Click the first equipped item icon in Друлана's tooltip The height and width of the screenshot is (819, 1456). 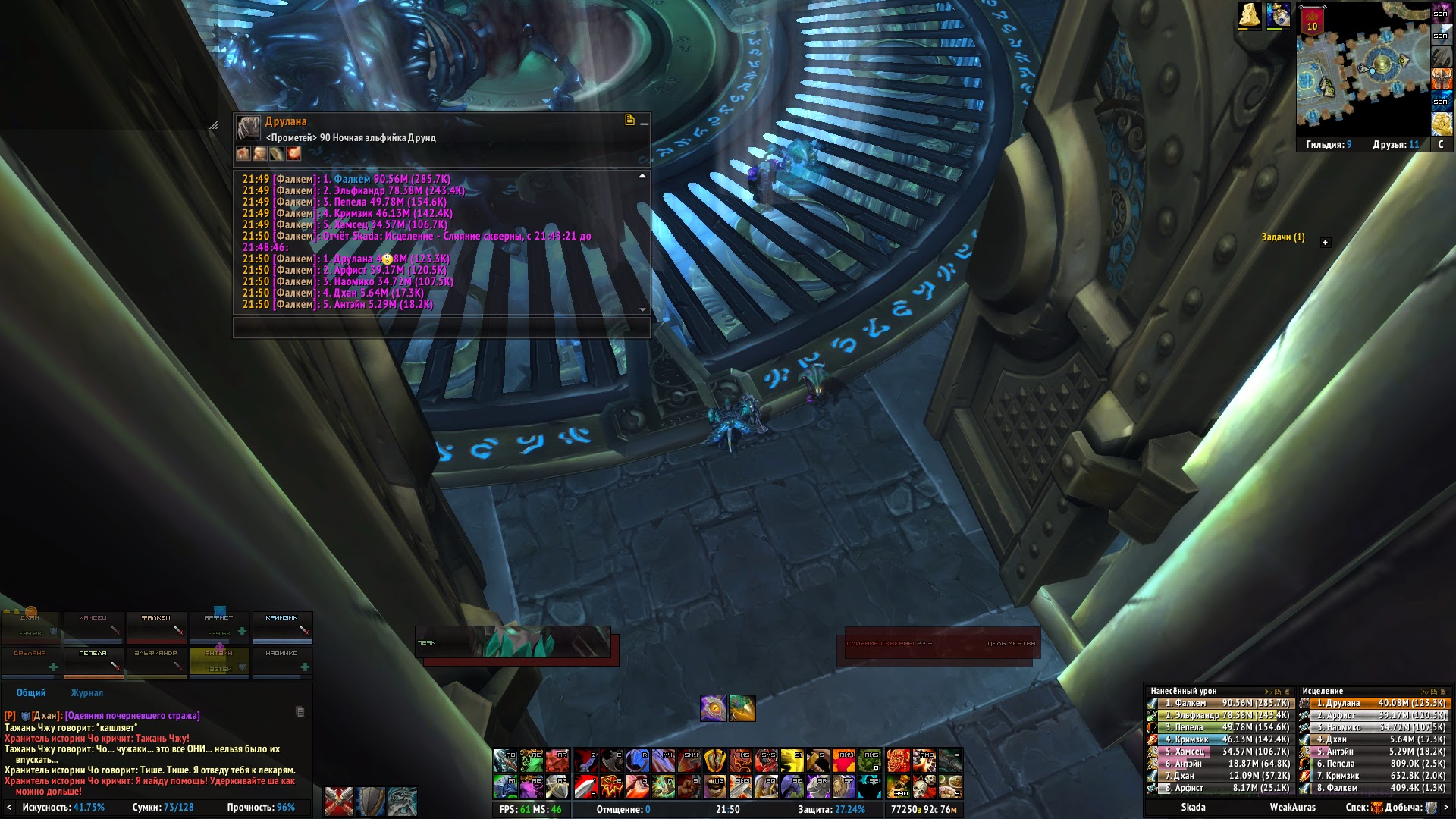(243, 154)
